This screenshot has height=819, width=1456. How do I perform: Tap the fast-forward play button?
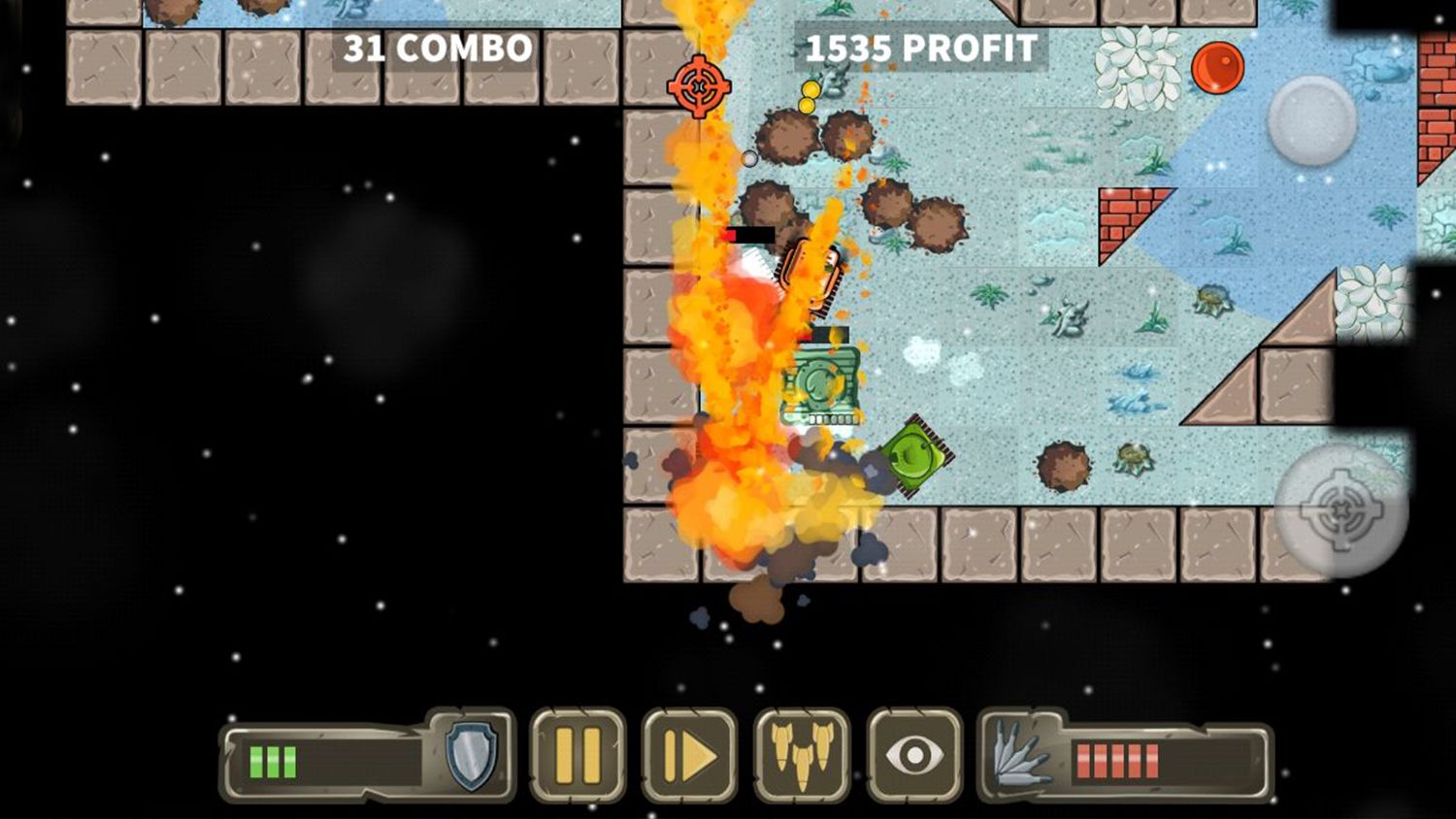pyautogui.click(x=689, y=755)
